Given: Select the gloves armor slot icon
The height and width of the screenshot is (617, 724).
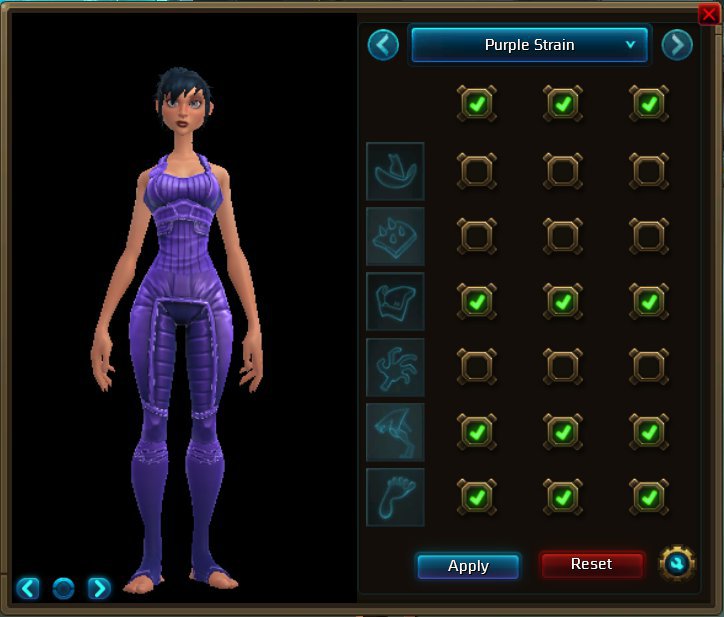Looking at the screenshot, I should (x=395, y=367).
